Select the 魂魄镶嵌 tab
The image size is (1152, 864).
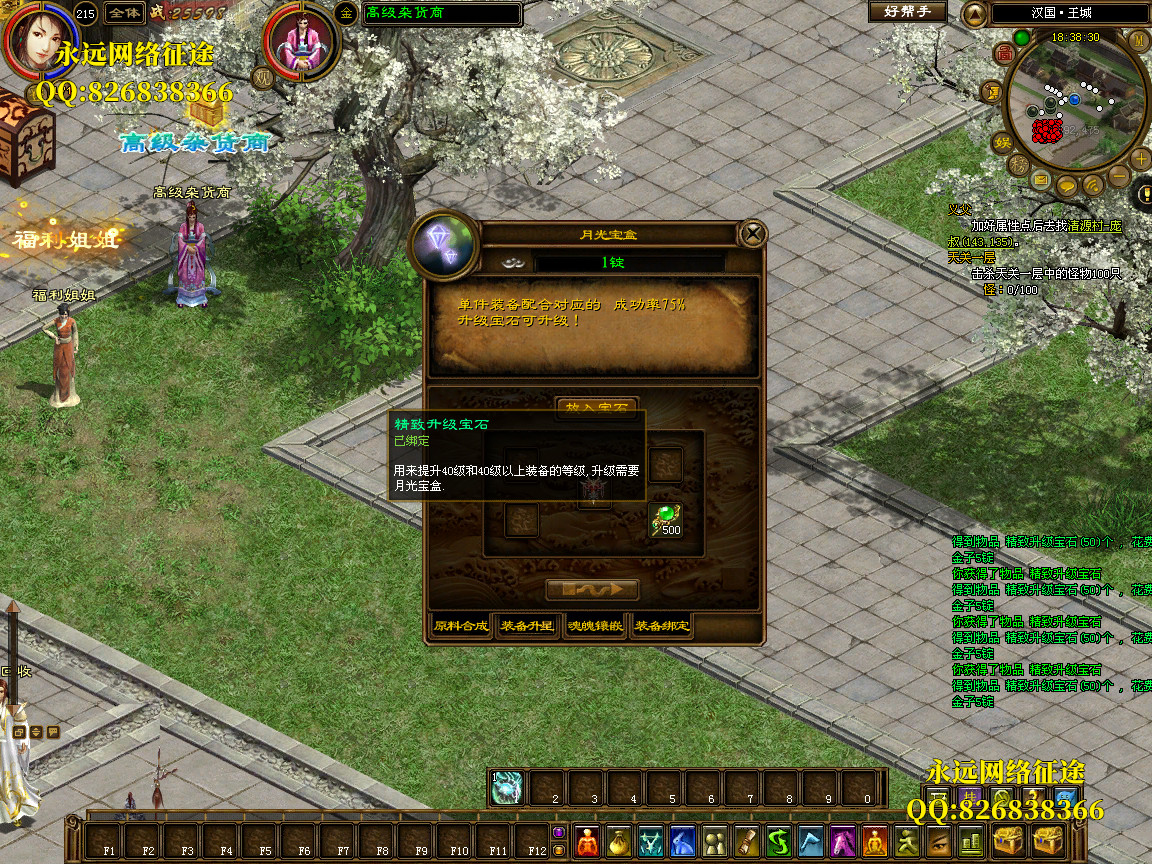tap(595, 627)
